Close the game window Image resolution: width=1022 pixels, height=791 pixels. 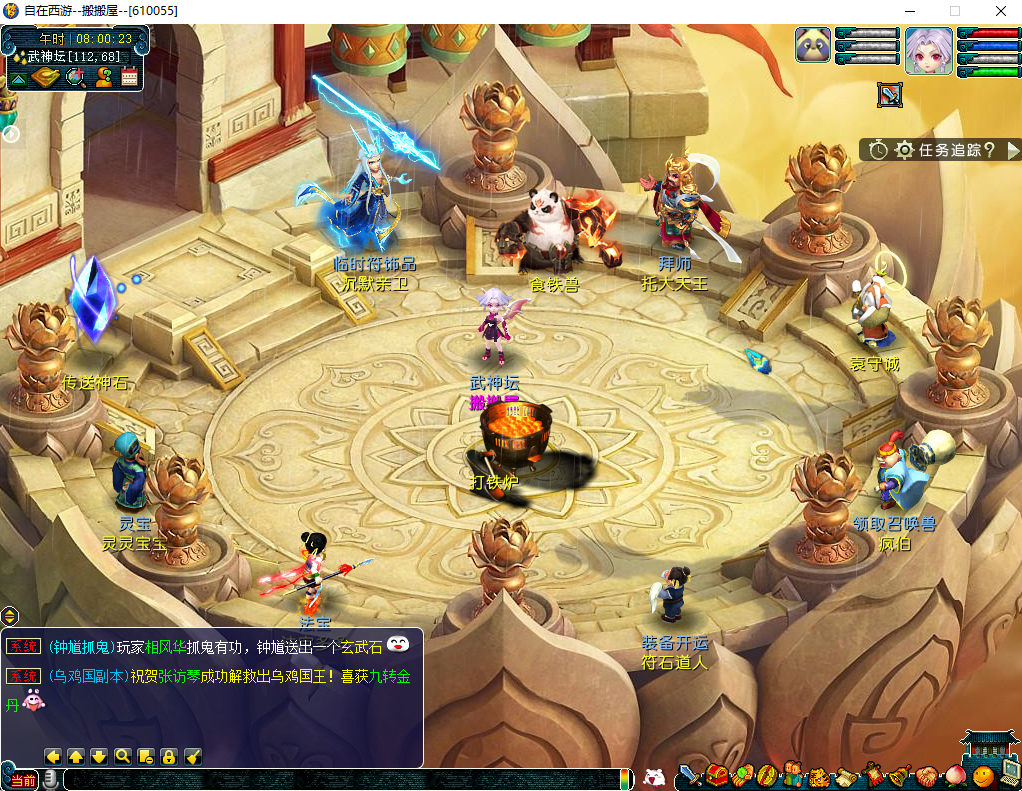click(x=1000, y=10)
